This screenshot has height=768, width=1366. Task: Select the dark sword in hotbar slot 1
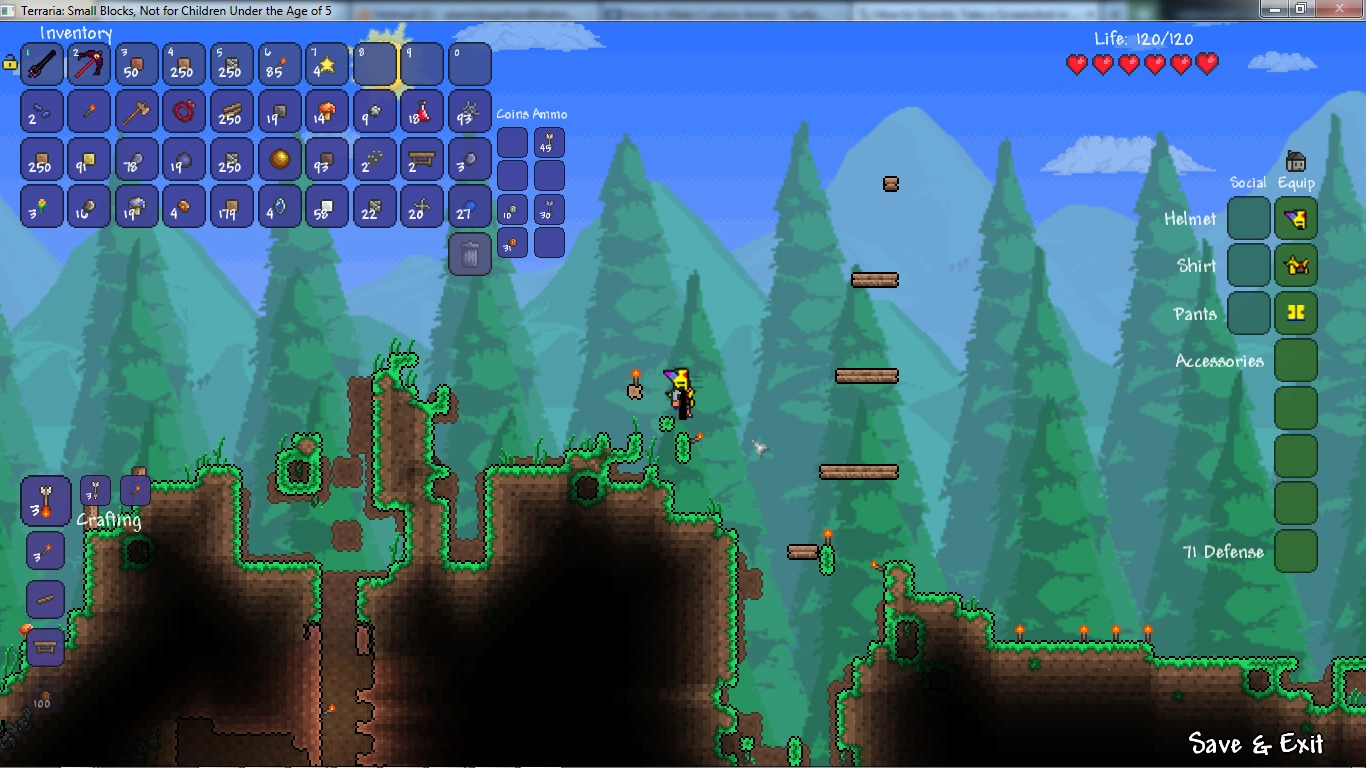click(42, 65)
